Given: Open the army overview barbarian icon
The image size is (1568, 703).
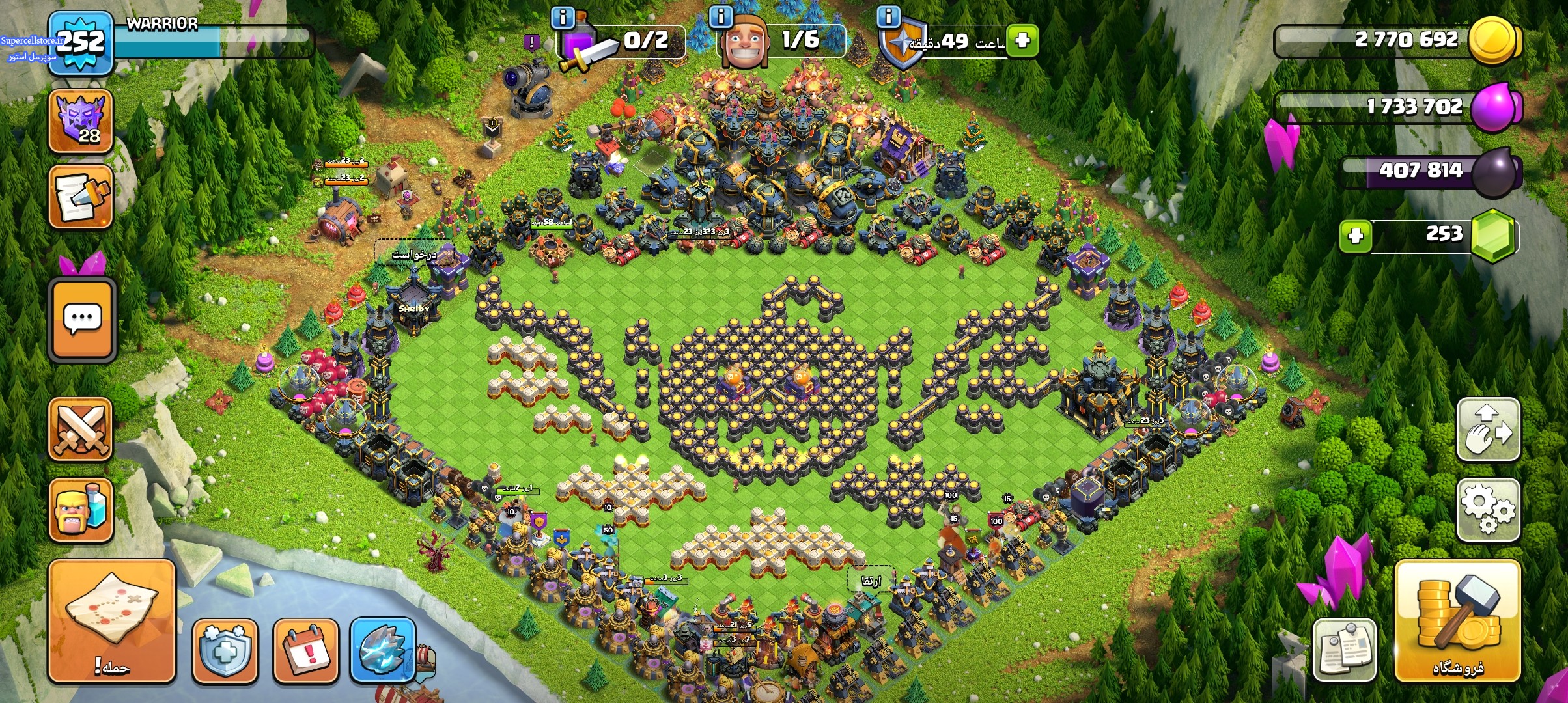Looking at the screenshot, I should click(x=81, y=512).
